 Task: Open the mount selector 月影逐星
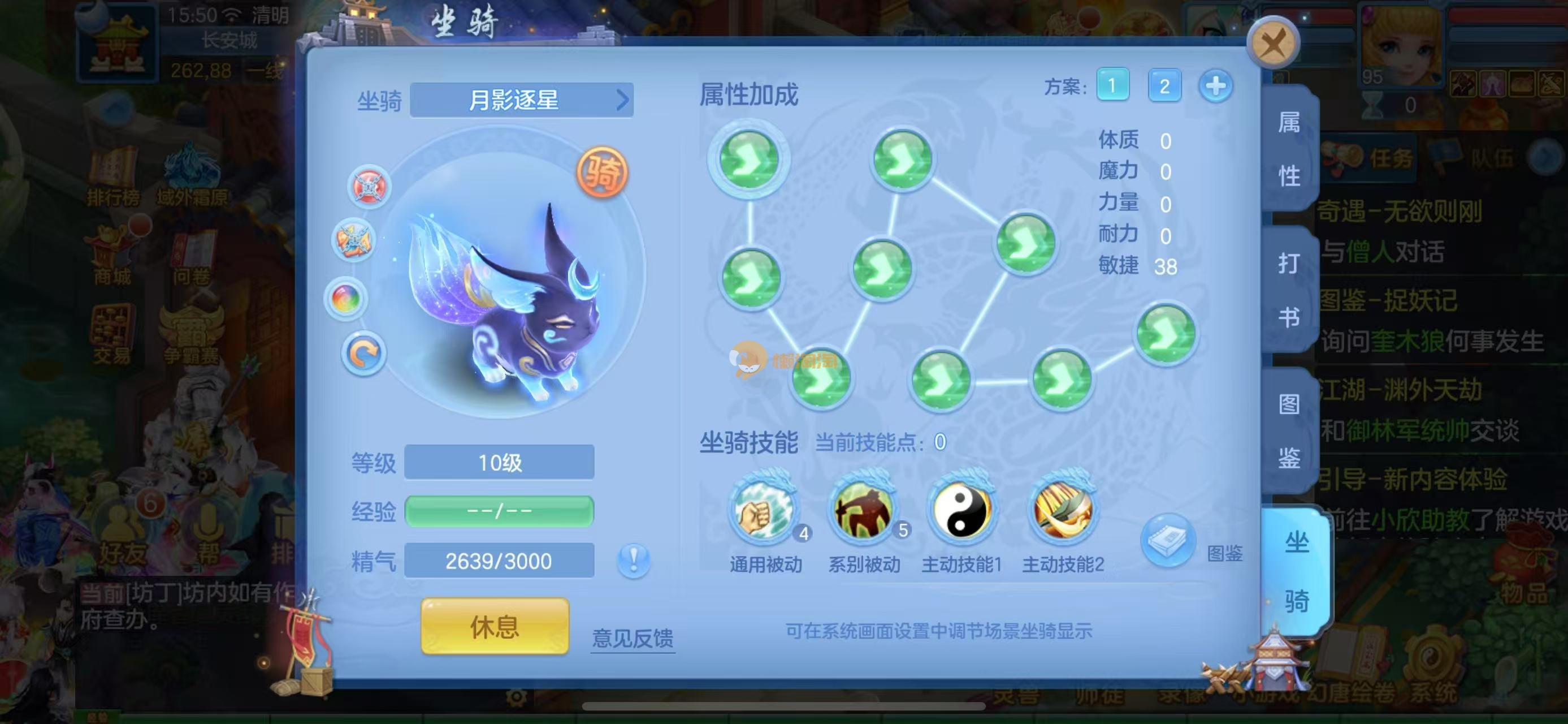click(522, 100)
